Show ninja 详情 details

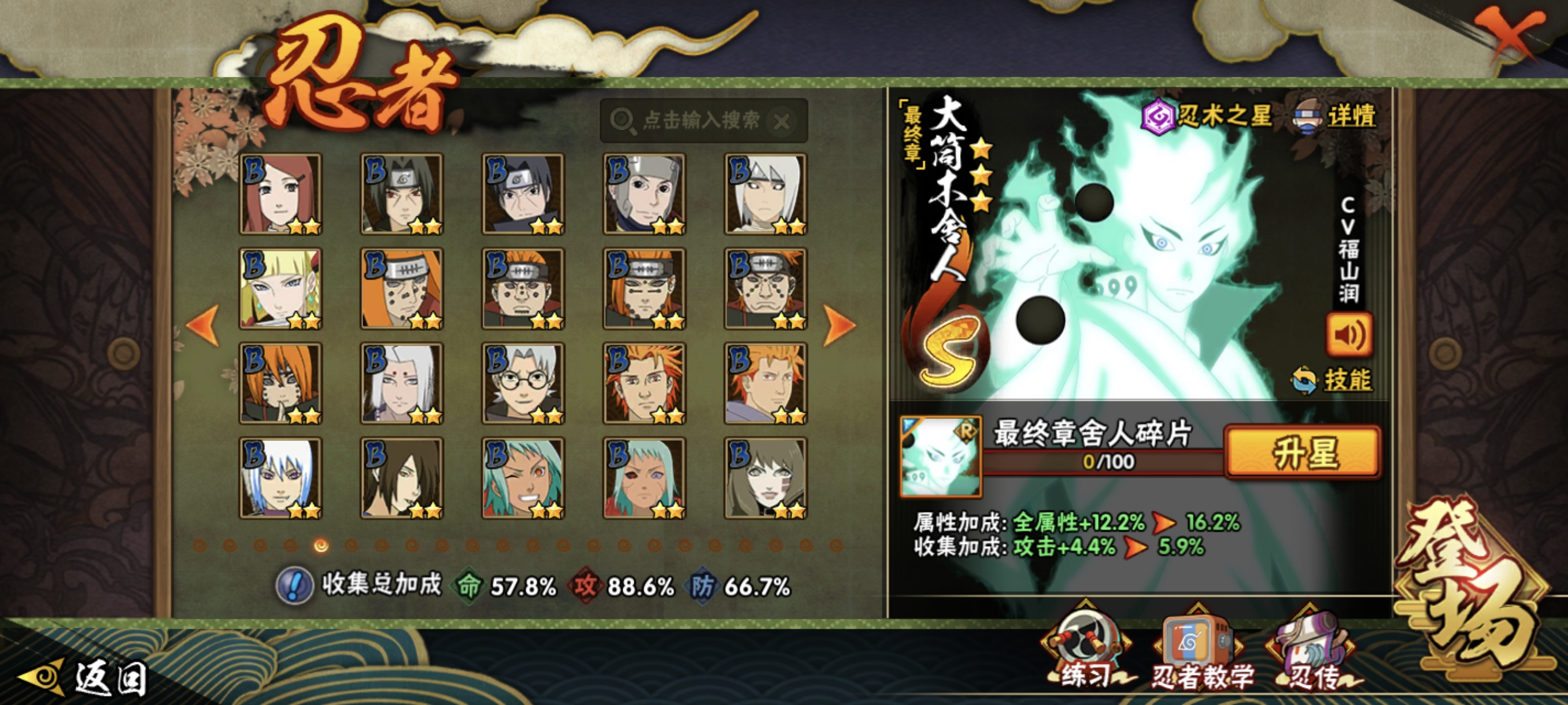pyautogui.click(x=1336, y=116)
